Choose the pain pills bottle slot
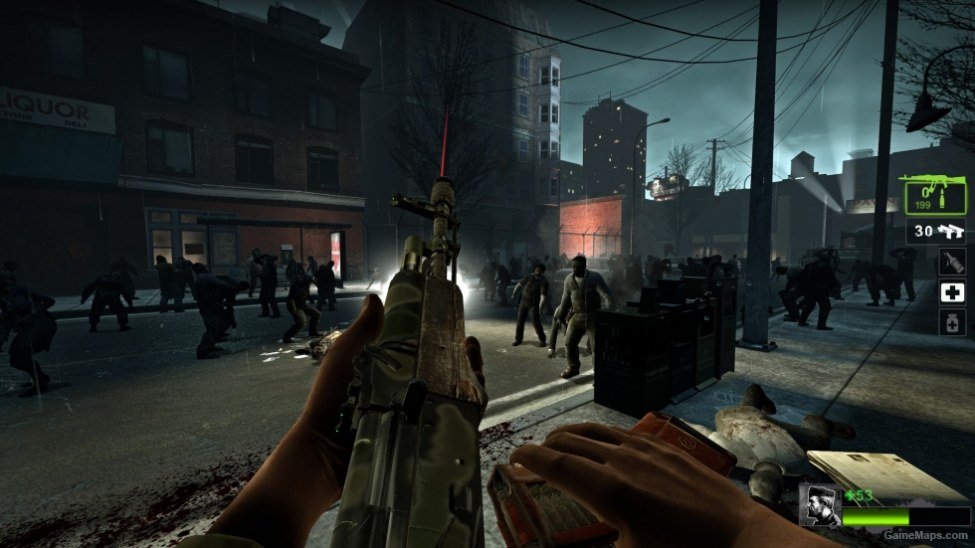 click(x=952, y=322)
